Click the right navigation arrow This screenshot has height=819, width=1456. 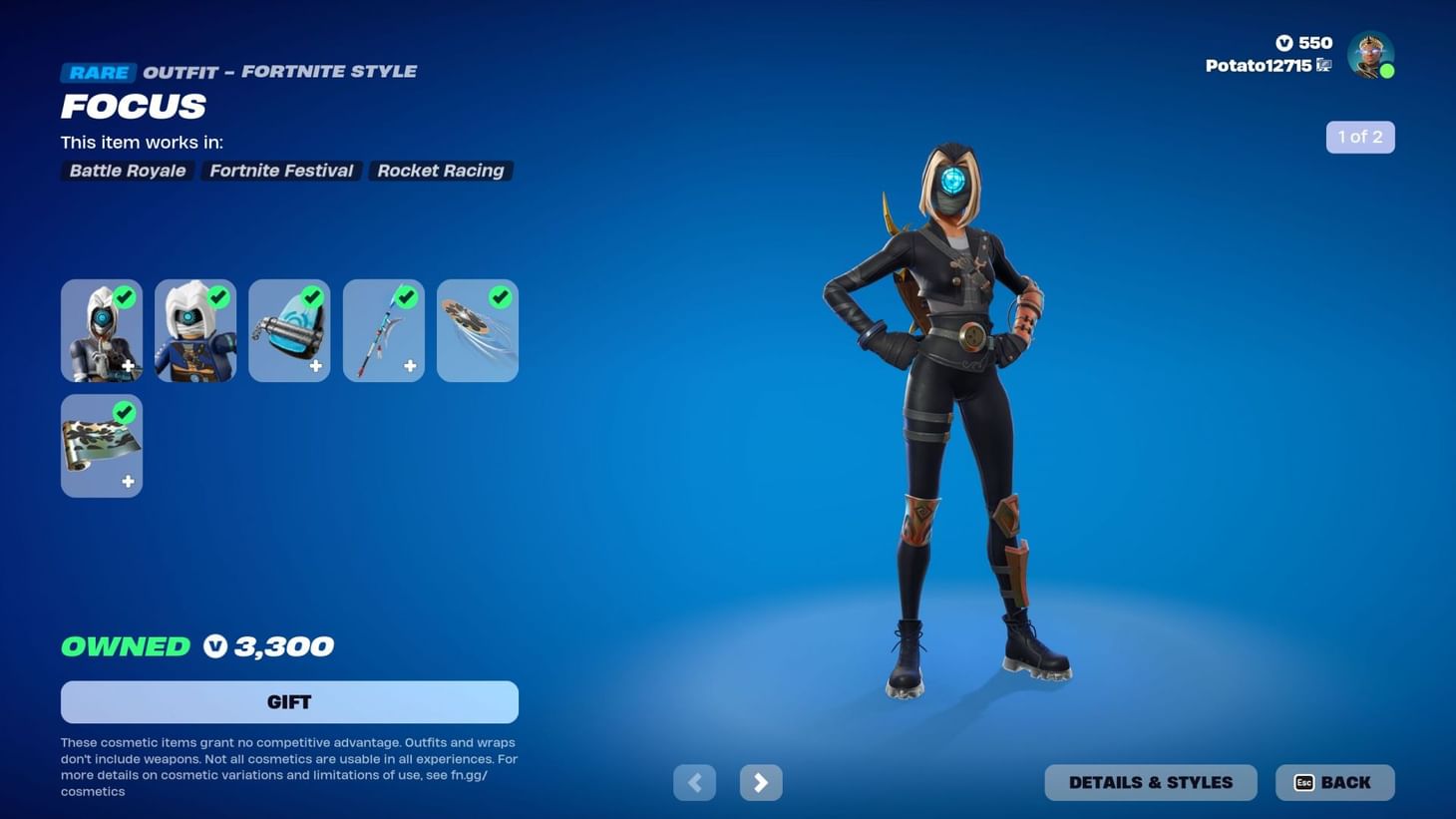760,782
